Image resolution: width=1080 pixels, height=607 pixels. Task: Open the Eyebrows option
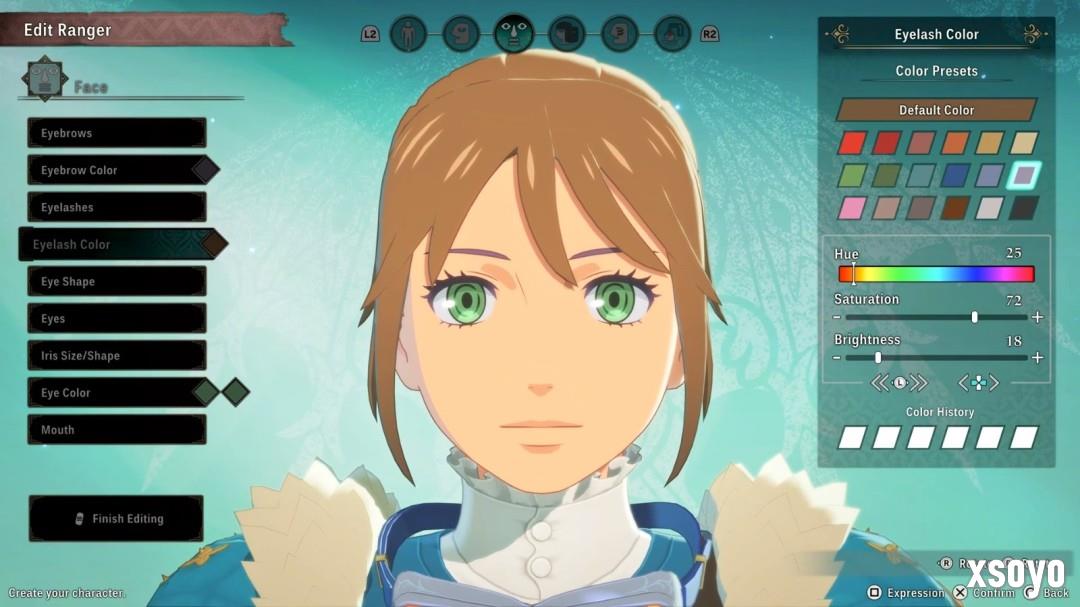116,133
